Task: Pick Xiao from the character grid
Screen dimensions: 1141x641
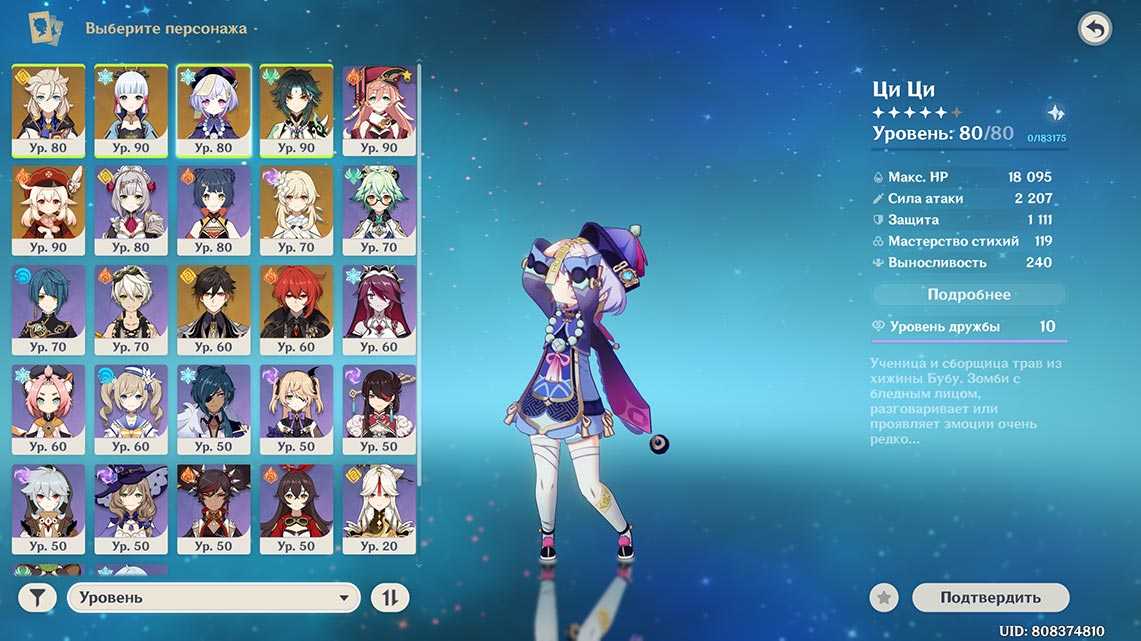Action: [x=296, y=110]
